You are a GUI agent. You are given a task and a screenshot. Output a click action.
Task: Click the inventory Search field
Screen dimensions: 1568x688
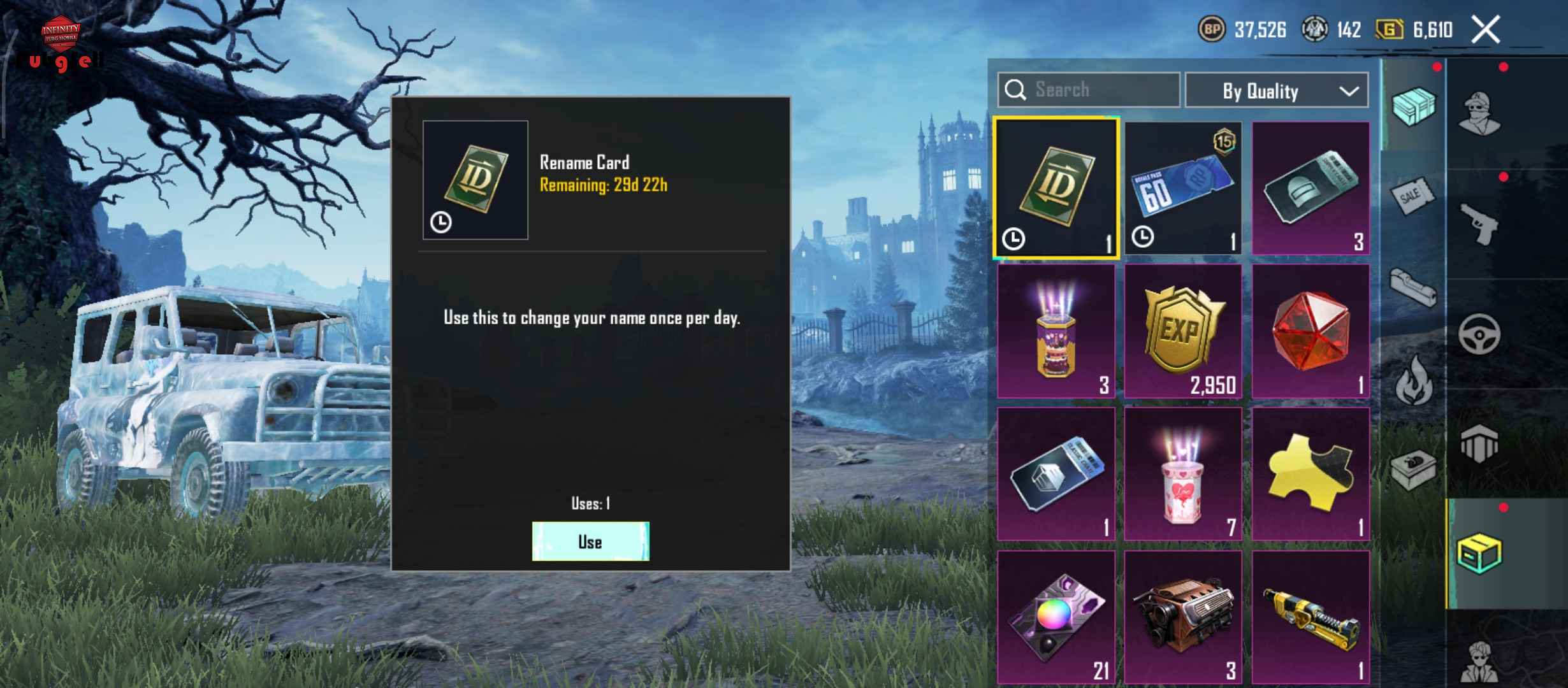[1089, 90]
